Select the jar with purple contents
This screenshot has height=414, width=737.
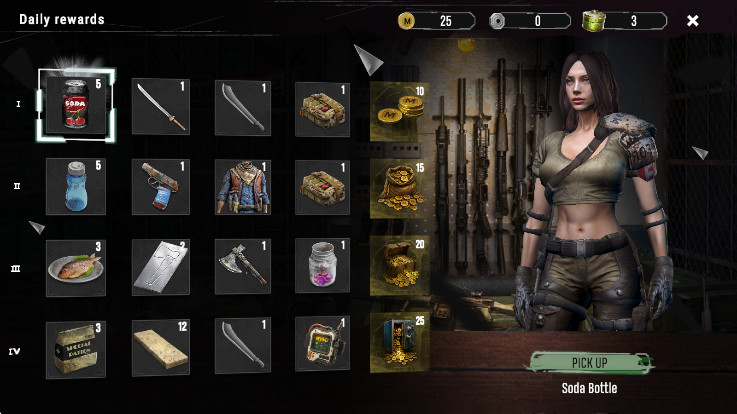click(322, 266)
